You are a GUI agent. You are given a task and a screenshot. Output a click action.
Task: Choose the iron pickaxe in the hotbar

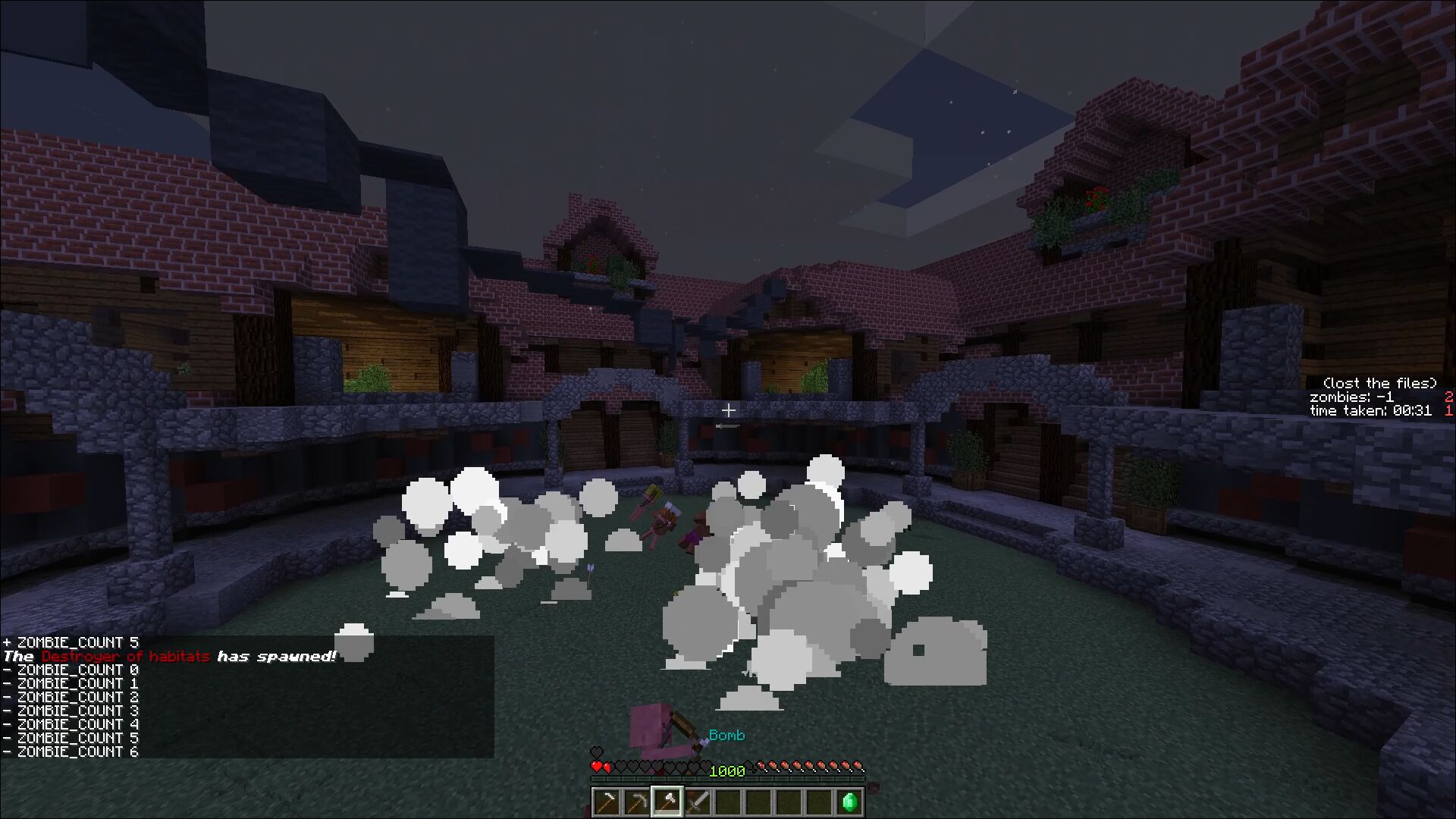click(x=636, y=802)
